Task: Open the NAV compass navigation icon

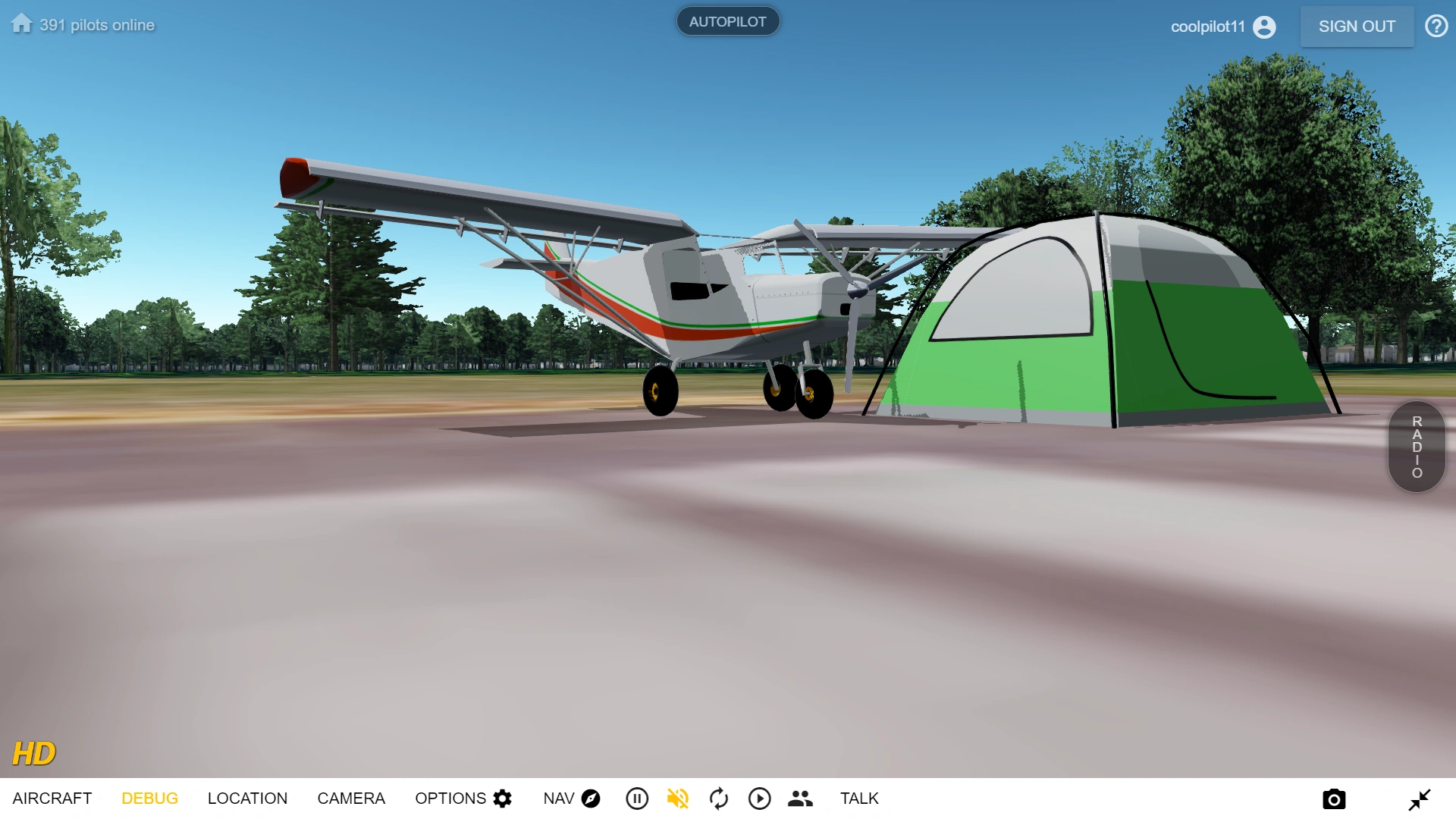Action: (x=591, y=798)
